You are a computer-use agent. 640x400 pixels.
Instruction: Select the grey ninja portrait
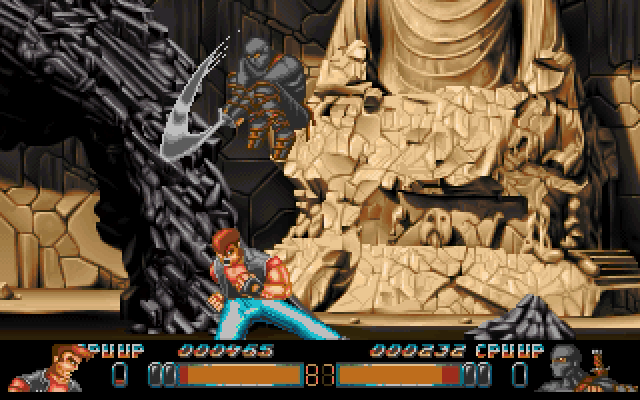tap(573, 368)
